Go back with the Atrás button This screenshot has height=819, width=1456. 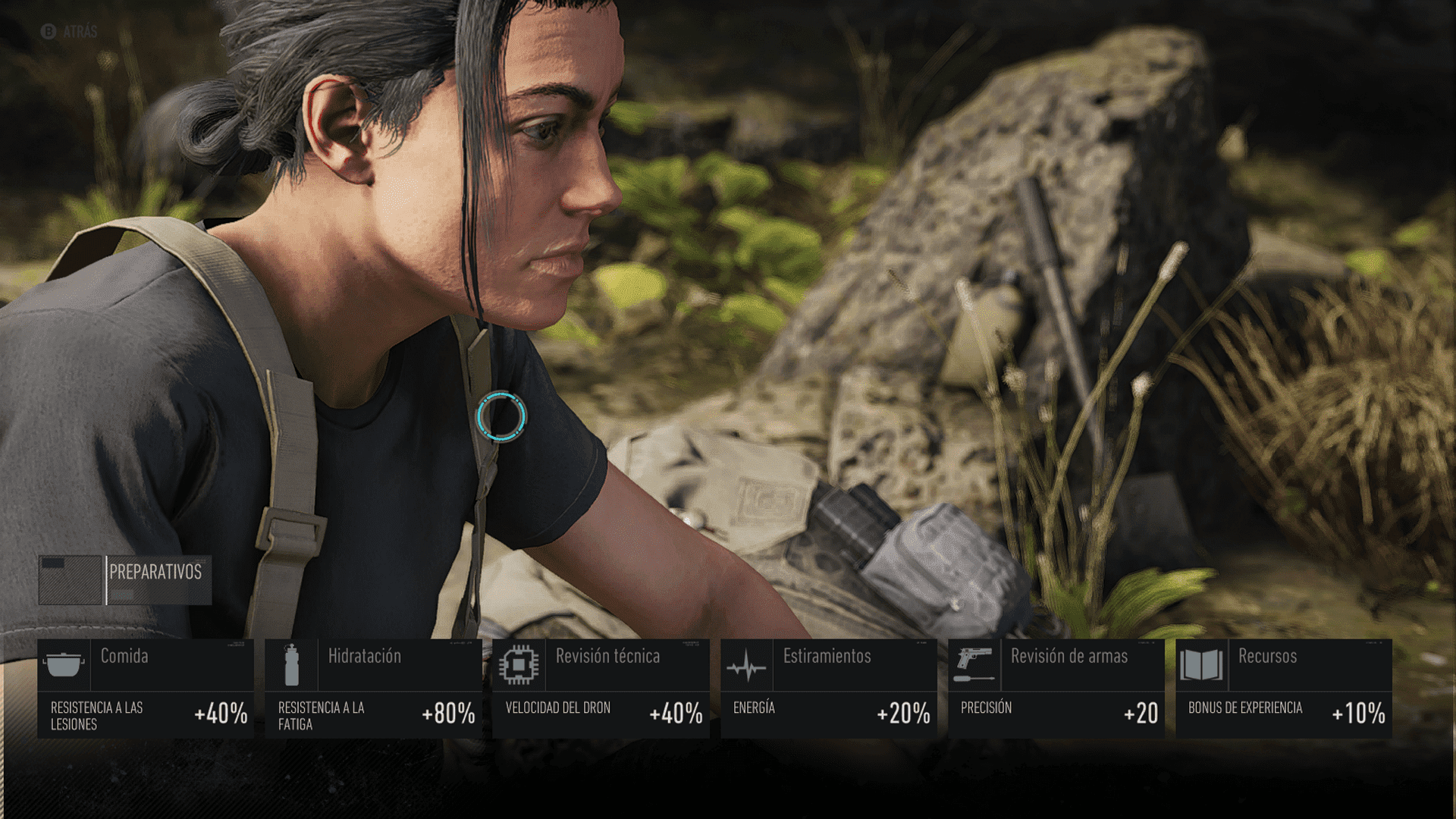click(70, 32)
